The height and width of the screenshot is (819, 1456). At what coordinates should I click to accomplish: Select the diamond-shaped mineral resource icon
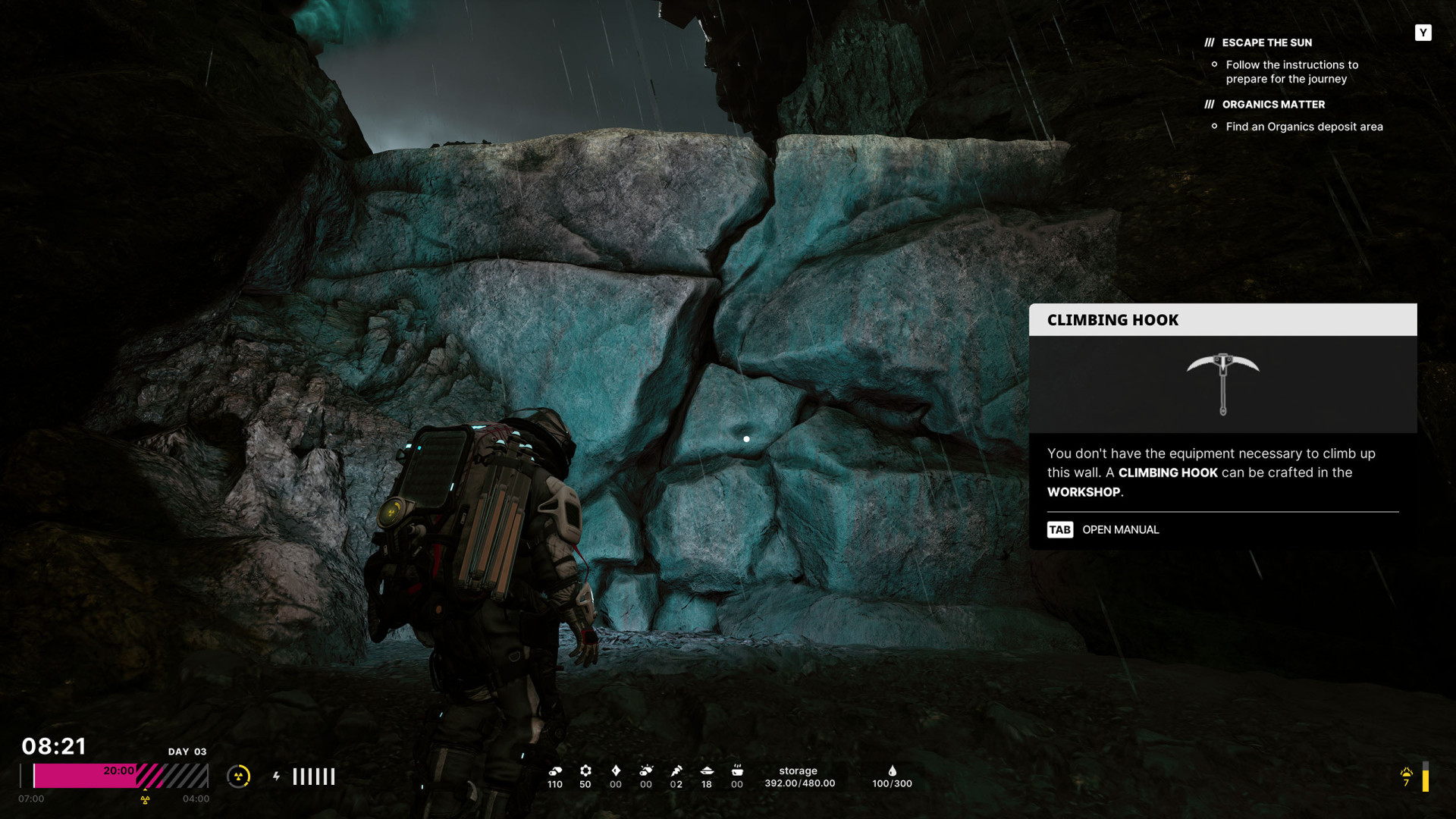(x=616, y=770)
